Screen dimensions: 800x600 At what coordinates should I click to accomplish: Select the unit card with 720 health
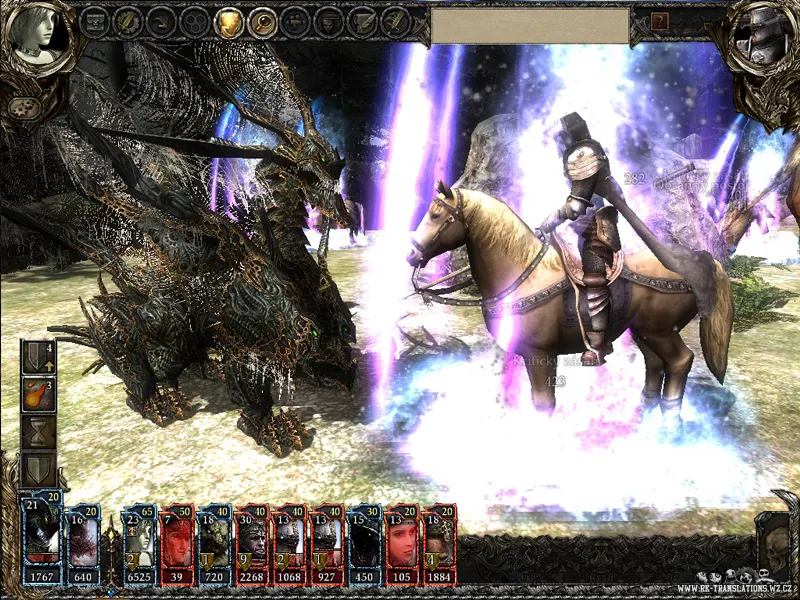point(214,543)
